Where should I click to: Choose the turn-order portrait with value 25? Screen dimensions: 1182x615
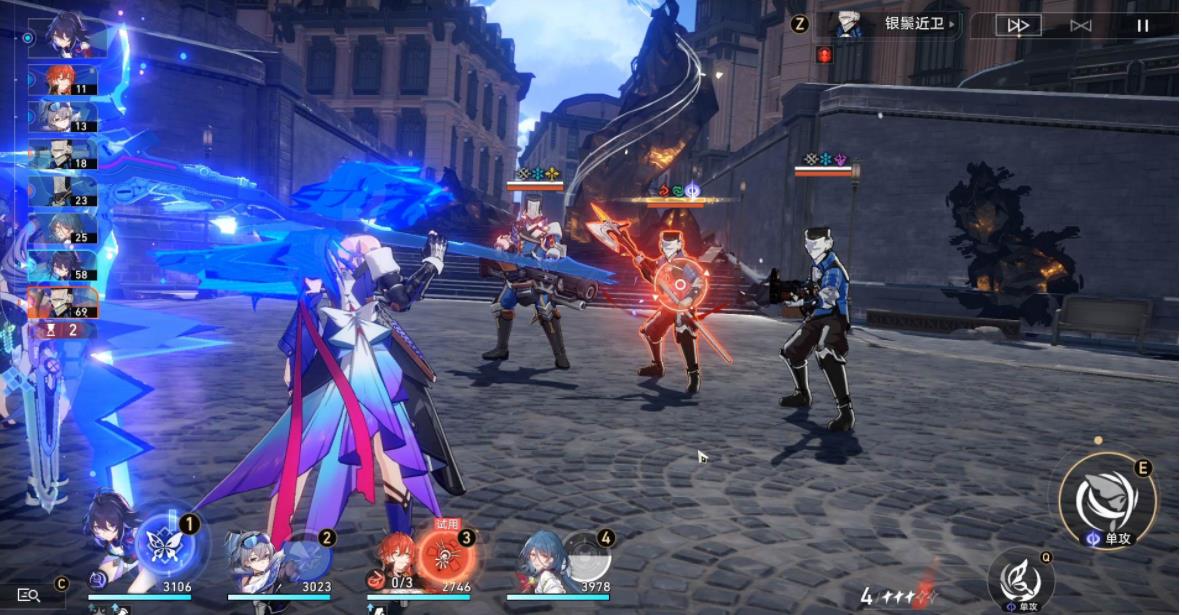(62, 229)
